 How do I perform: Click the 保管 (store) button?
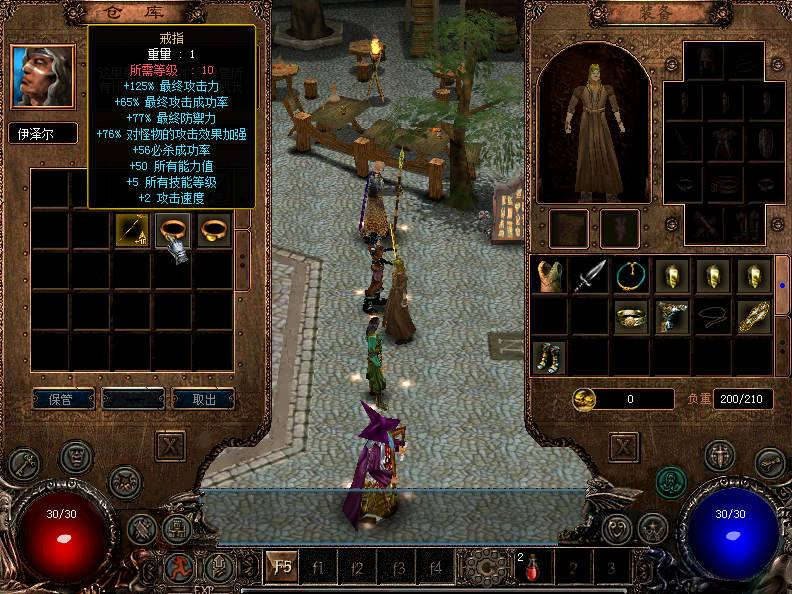[x=62, y=398]
